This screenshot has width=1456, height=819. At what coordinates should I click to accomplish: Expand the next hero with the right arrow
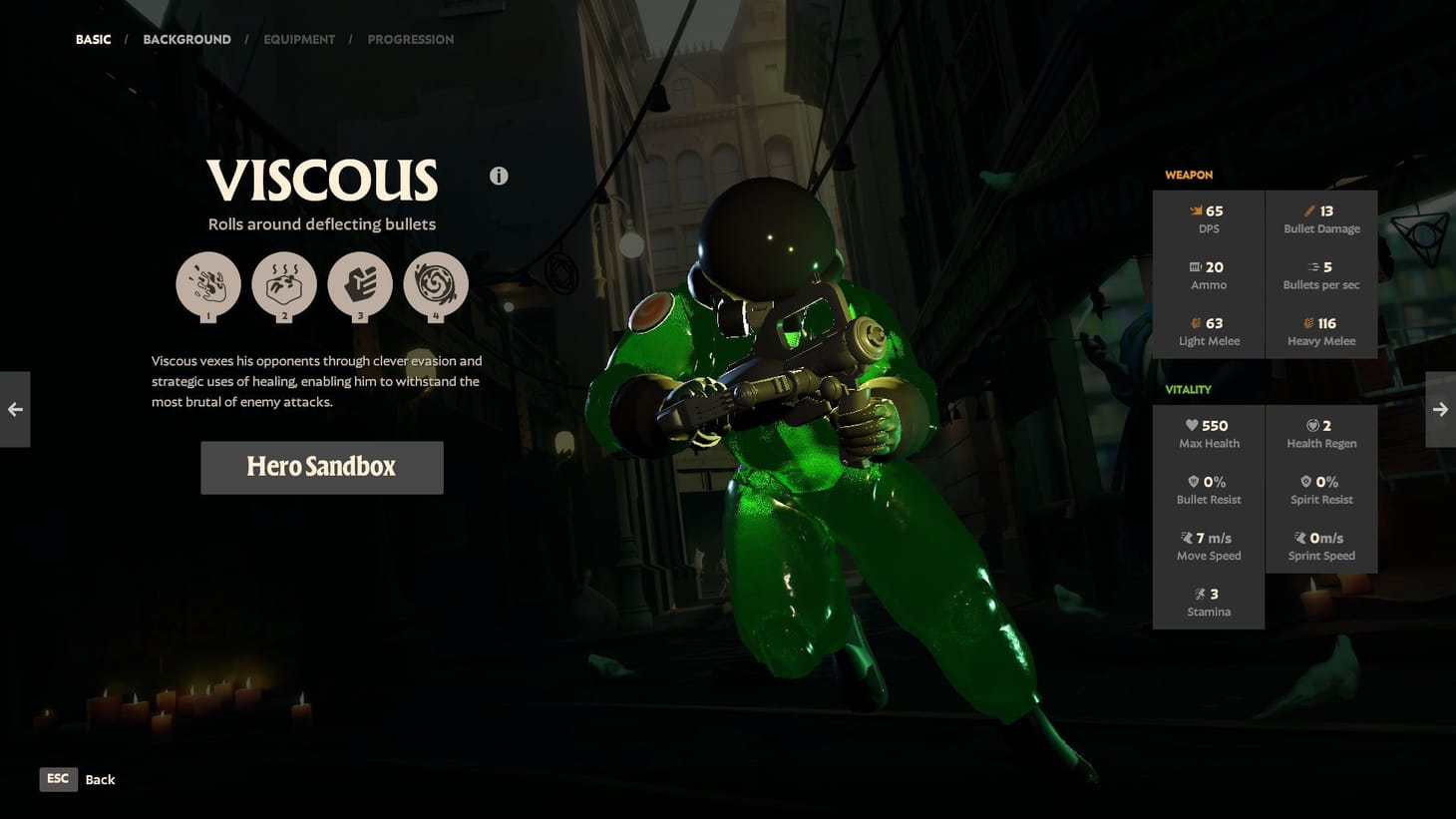[x=1441, y=409]
